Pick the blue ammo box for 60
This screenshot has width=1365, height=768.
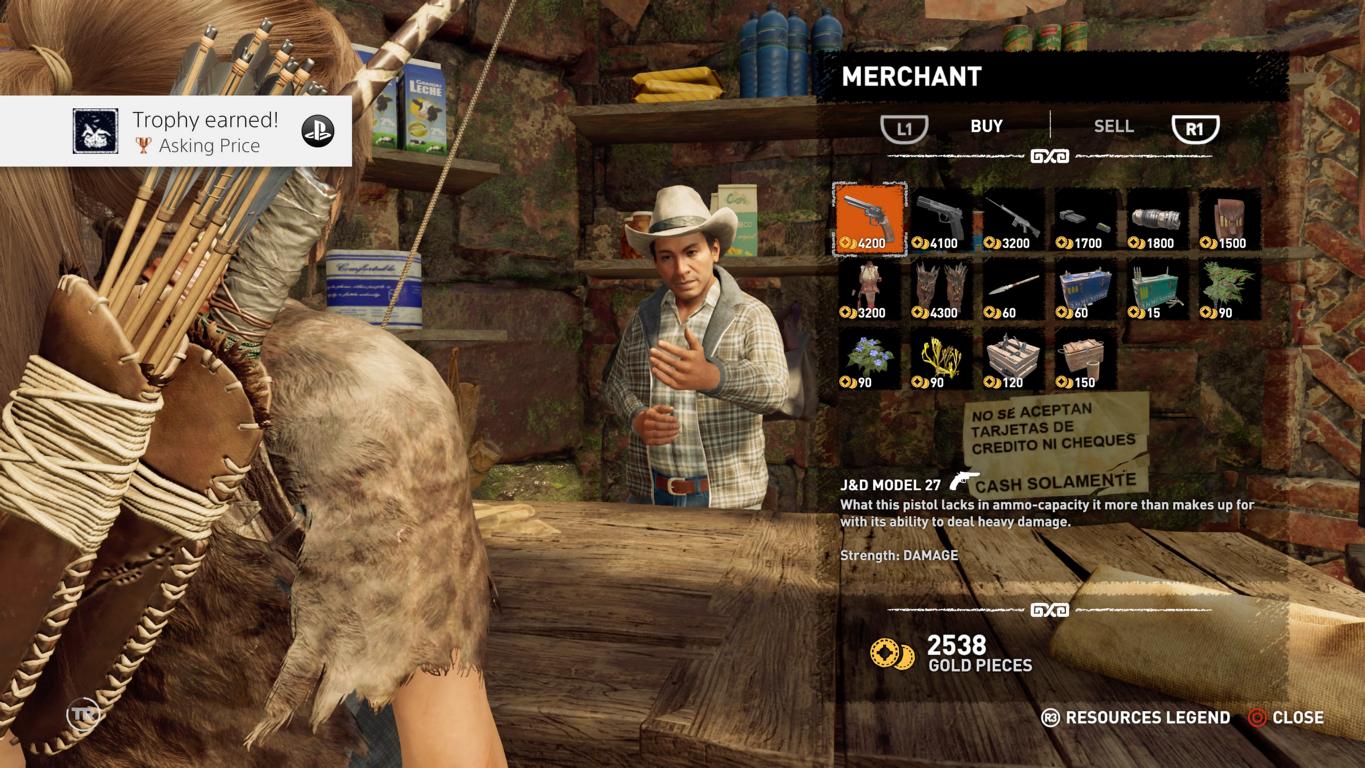(1086, 289)
